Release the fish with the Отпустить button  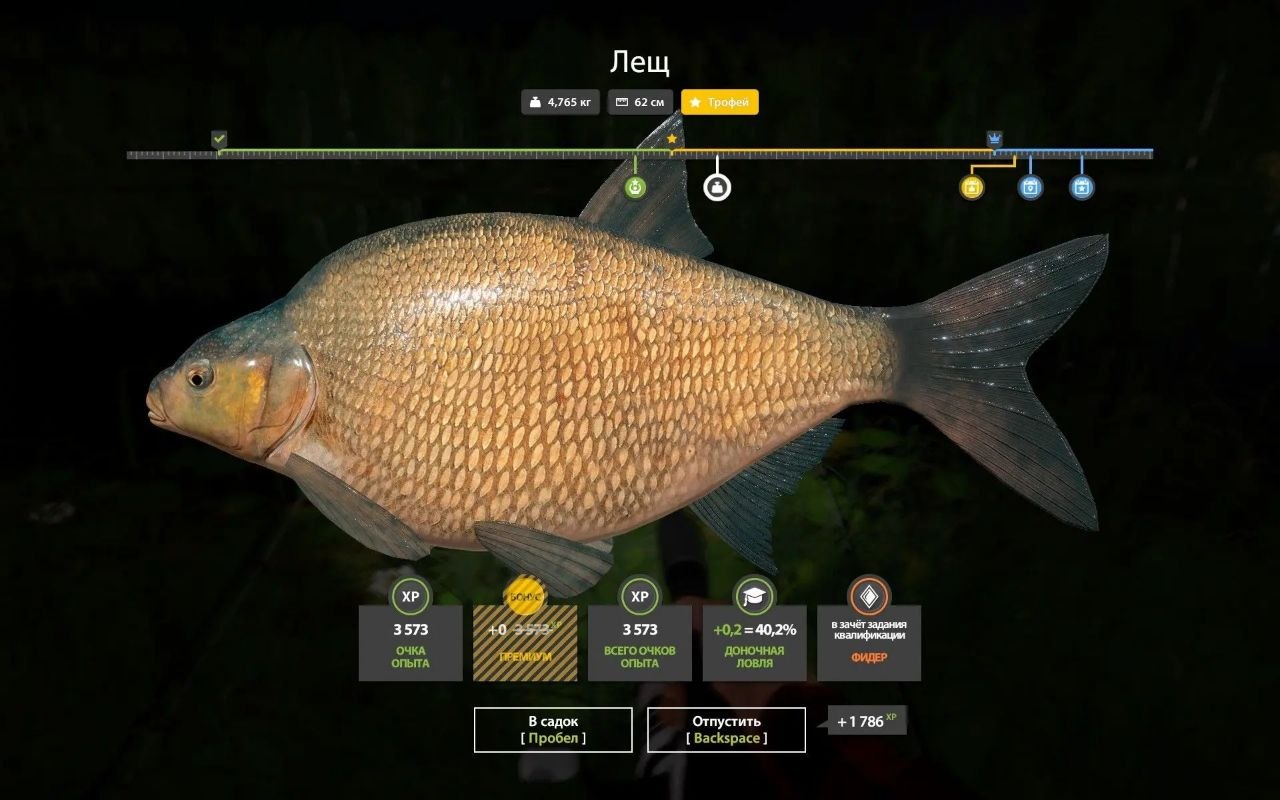point(726,729)
